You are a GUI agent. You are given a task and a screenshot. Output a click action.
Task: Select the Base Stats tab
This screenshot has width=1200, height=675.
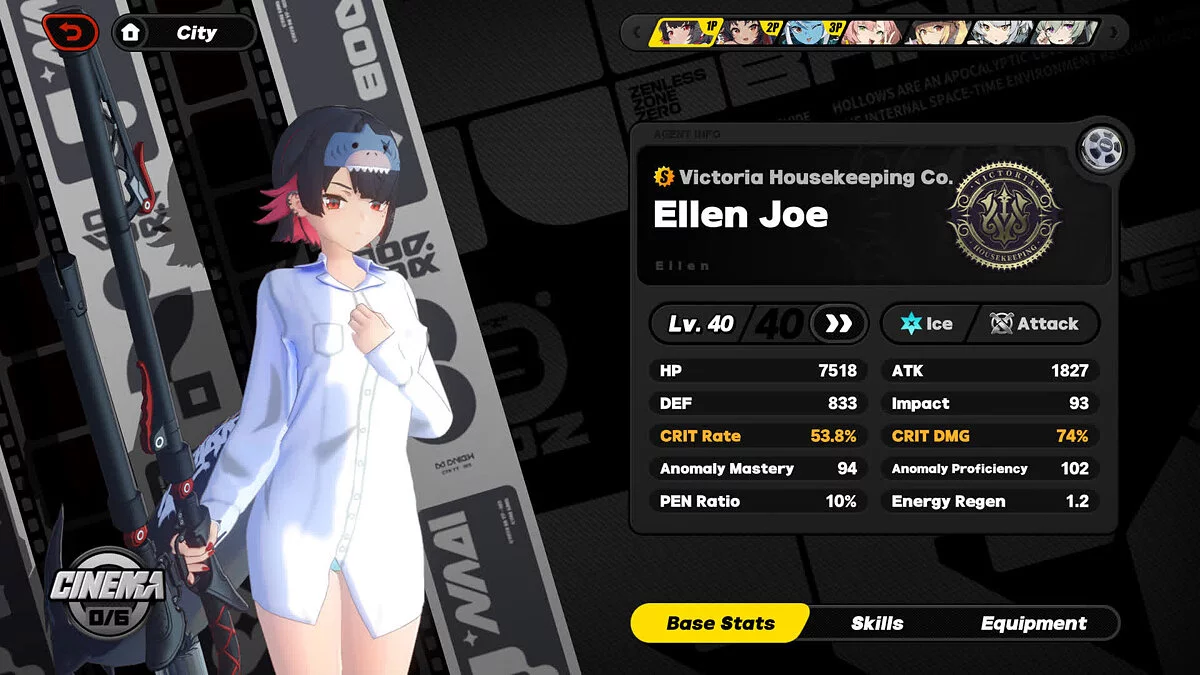pyautogui.click(x=720, y=623)
